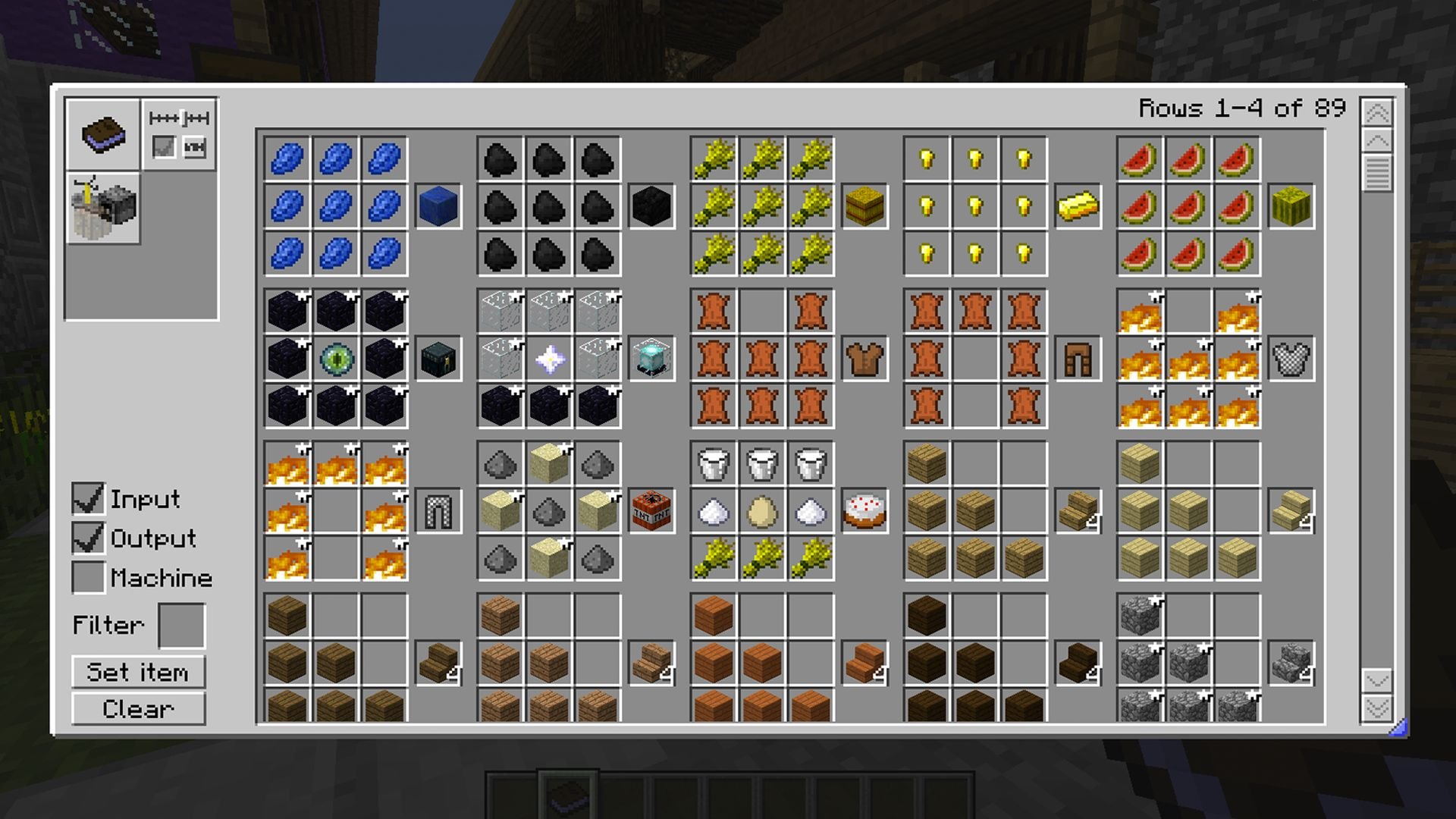Clear the recipe filter
Viewport: 1456px width, 819px height.
(138, 710)
